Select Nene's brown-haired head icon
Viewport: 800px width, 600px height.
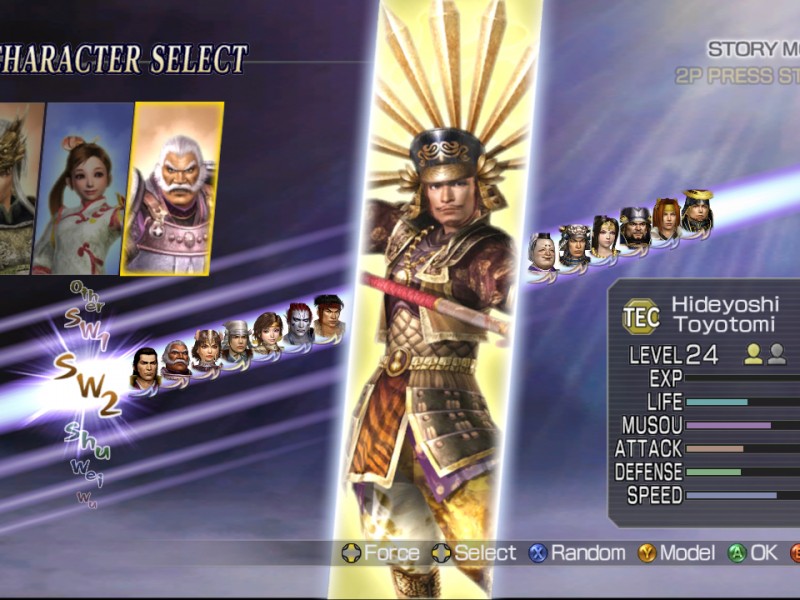(x=267, y=332)
